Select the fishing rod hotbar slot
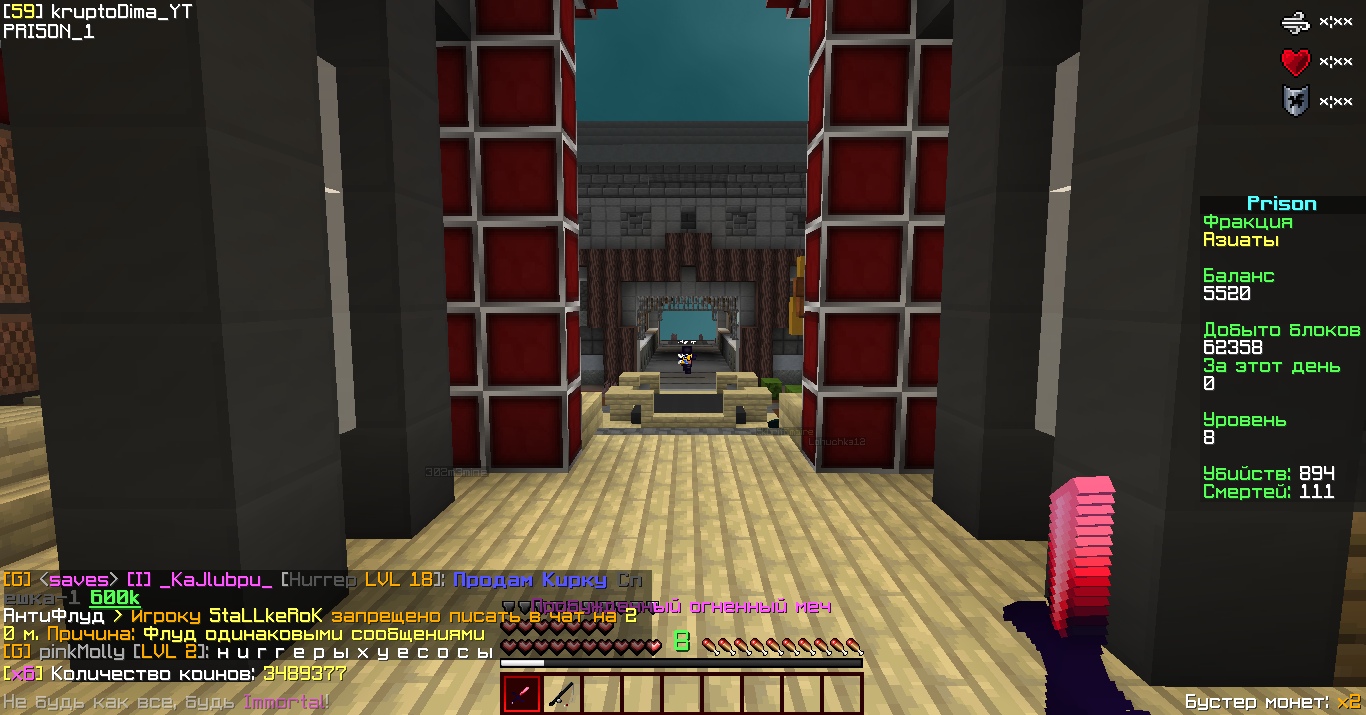1366x715 pixels. [561, 694]
